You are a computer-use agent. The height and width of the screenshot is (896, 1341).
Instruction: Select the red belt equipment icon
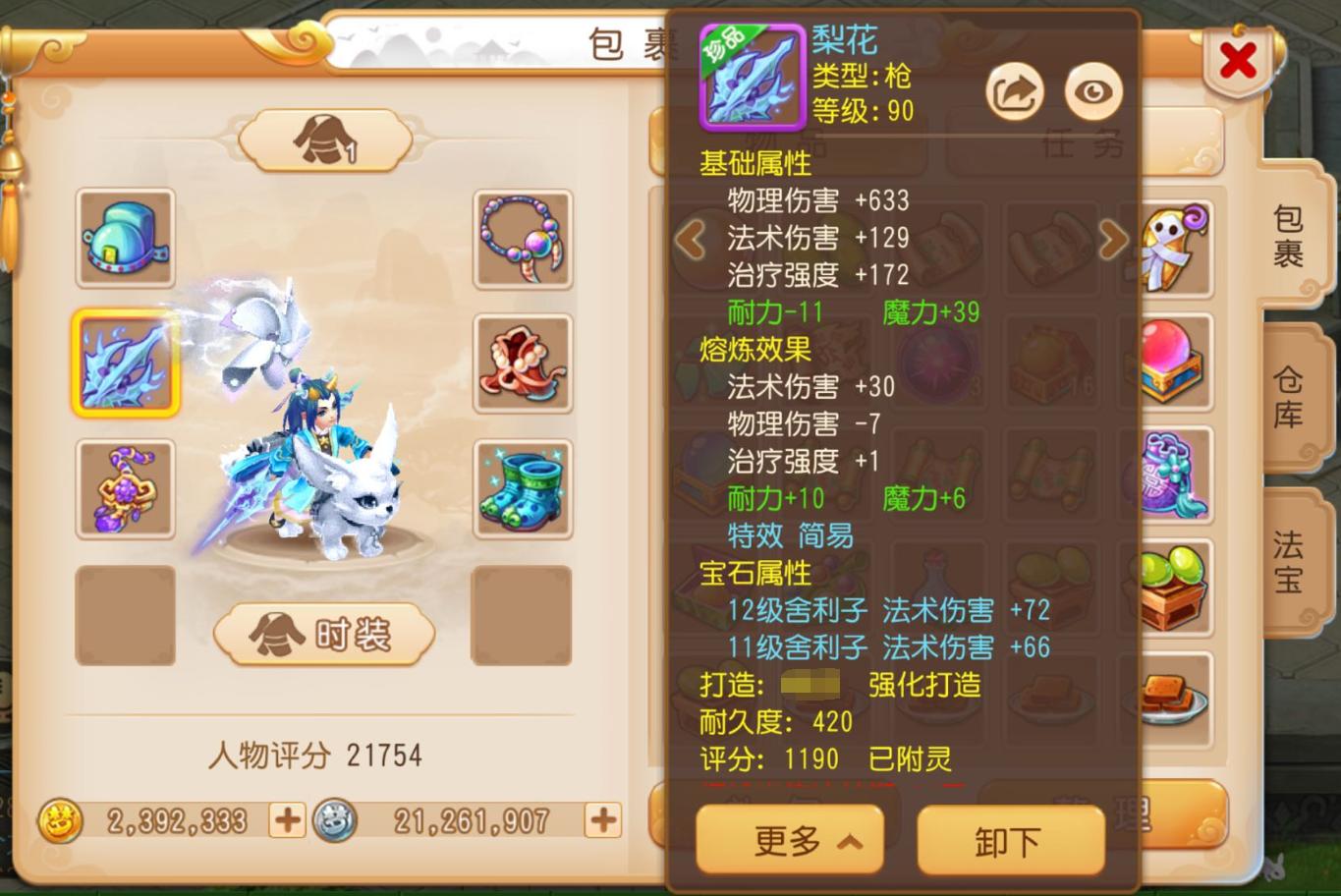522,364
